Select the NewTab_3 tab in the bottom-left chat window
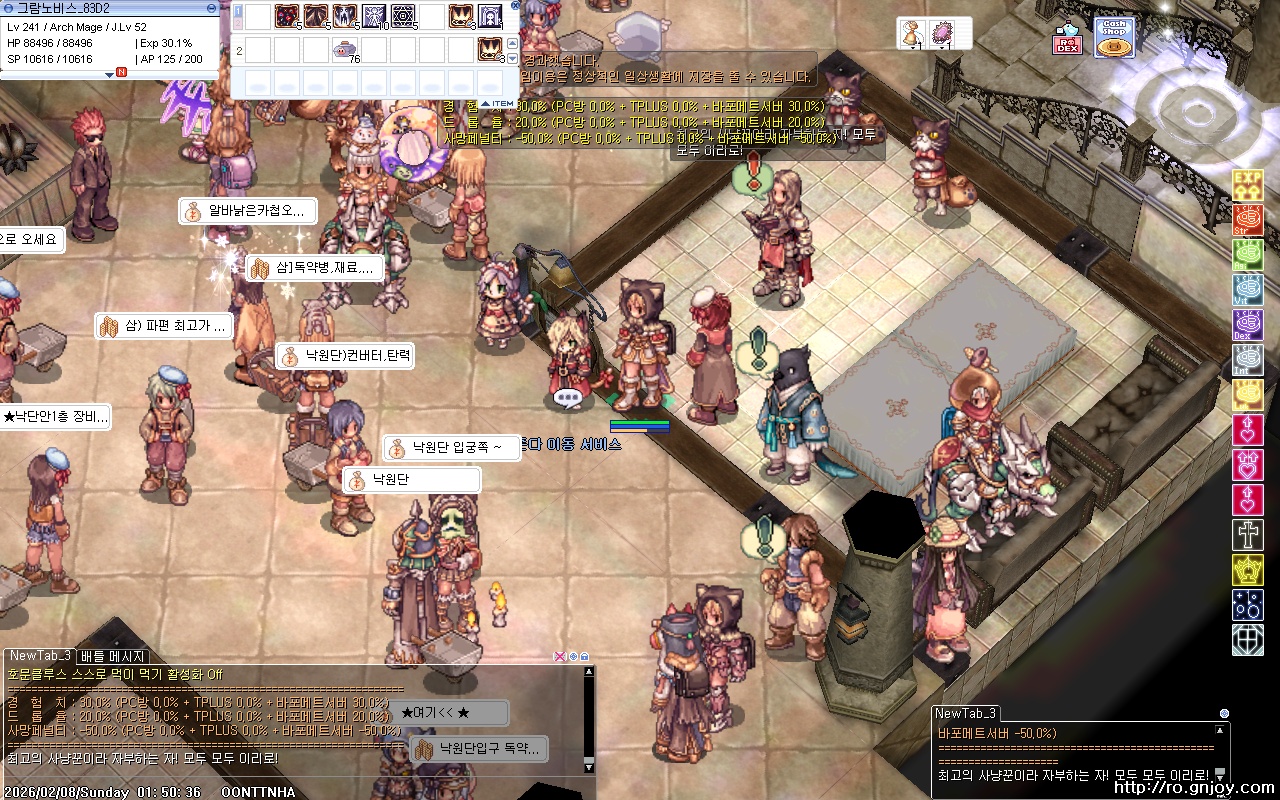The height and width of the screenshot is (800, 1280). point(40,656)
